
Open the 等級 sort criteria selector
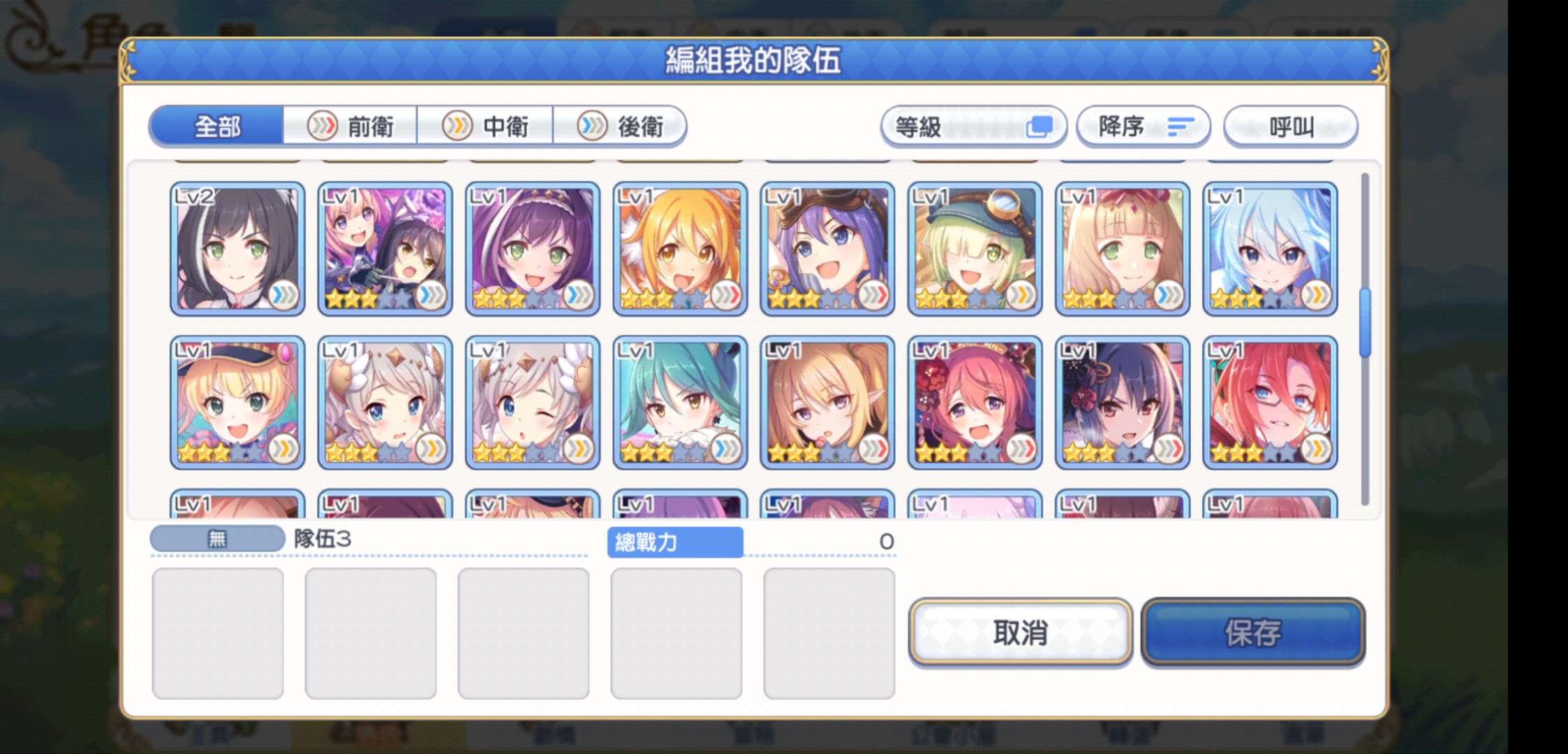(x=974, y=126)
